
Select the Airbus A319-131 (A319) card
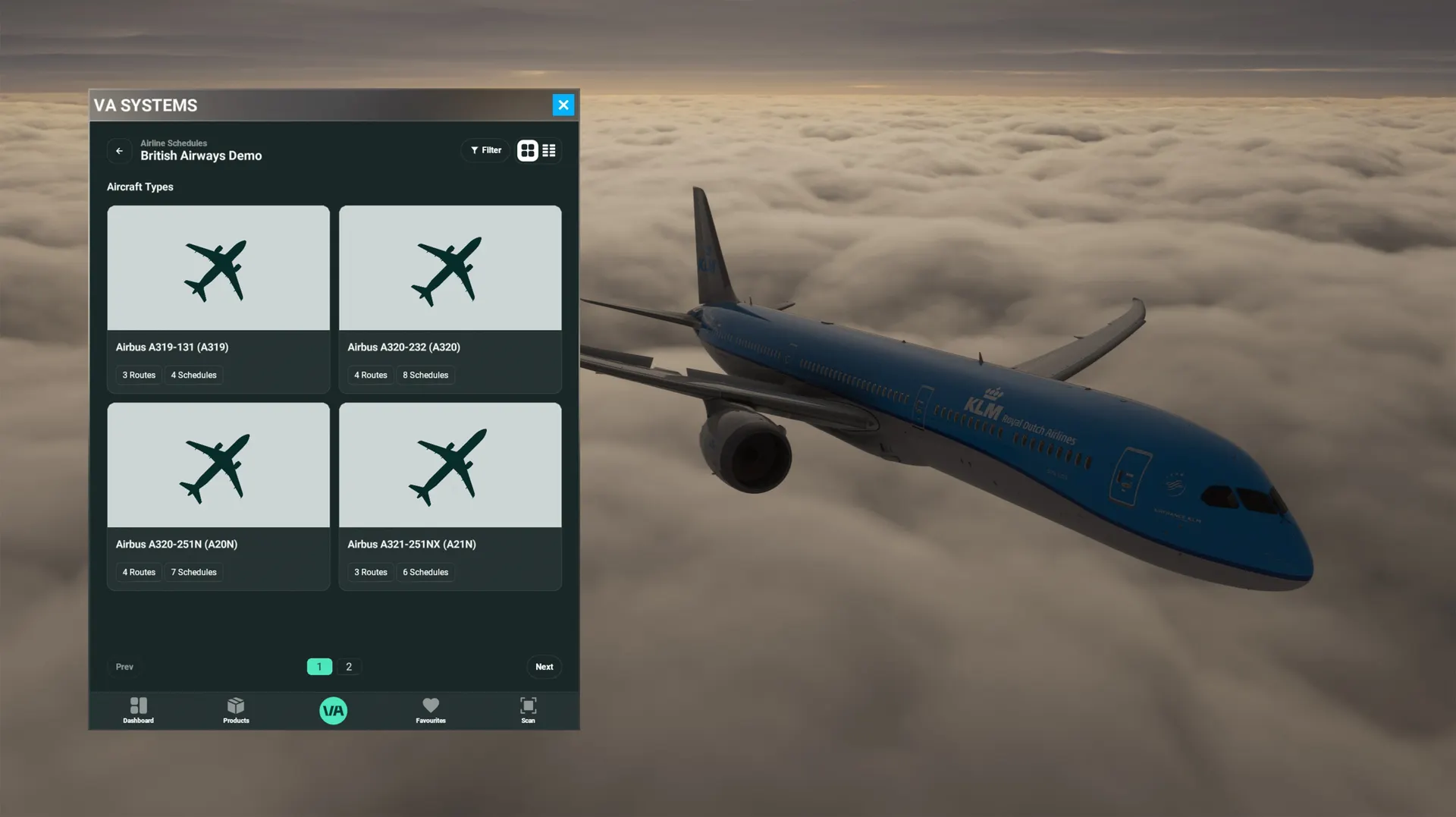point(218,298)
